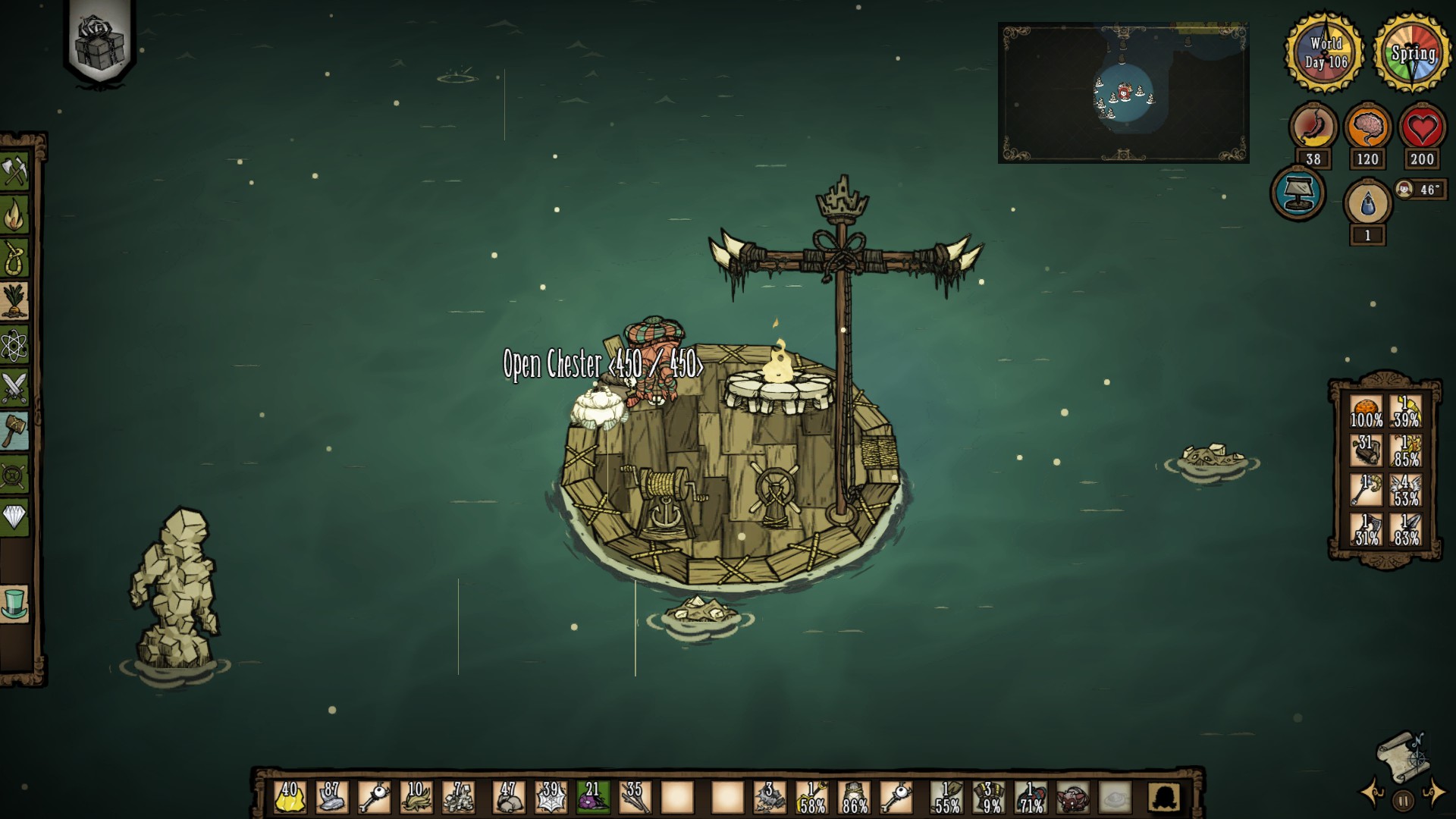Image resolution: width=1456 pixels, height=819 pixels.
Task: Open the Science atom crafting tab
Action: [x=14, y=346]
